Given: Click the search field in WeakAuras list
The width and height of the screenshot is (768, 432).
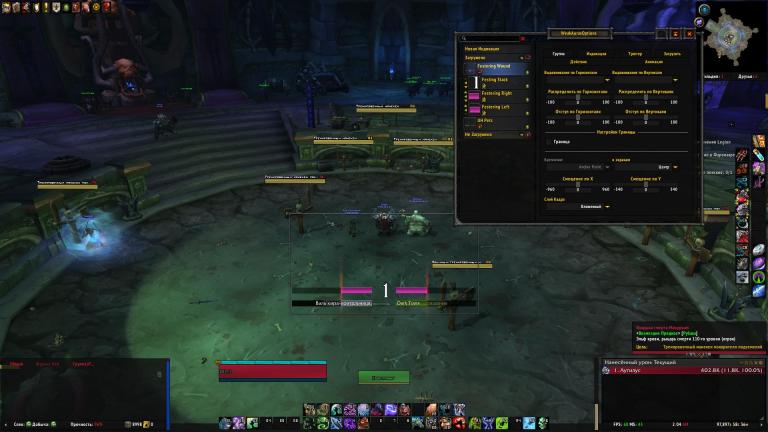Looking at the screenshot, I should [490, 39].
